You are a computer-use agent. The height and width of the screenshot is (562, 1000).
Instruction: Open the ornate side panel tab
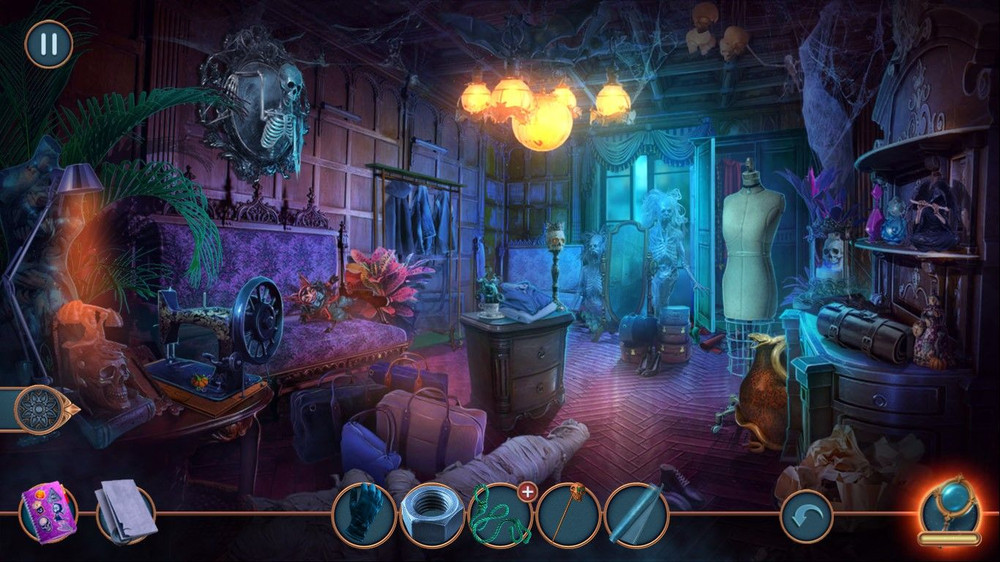[x=42, y=409]
